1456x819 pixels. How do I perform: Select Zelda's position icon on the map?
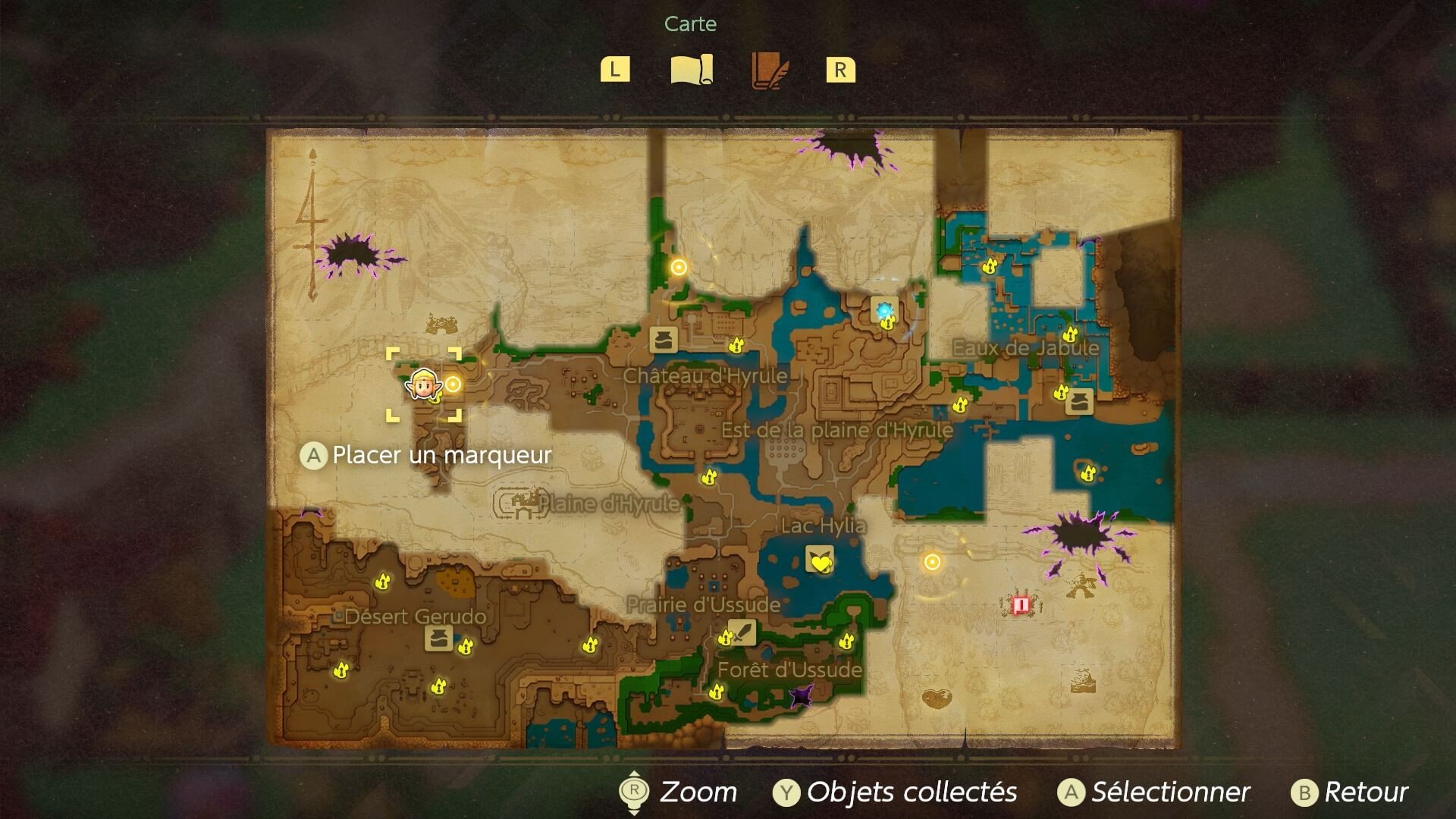click(422, 384)
